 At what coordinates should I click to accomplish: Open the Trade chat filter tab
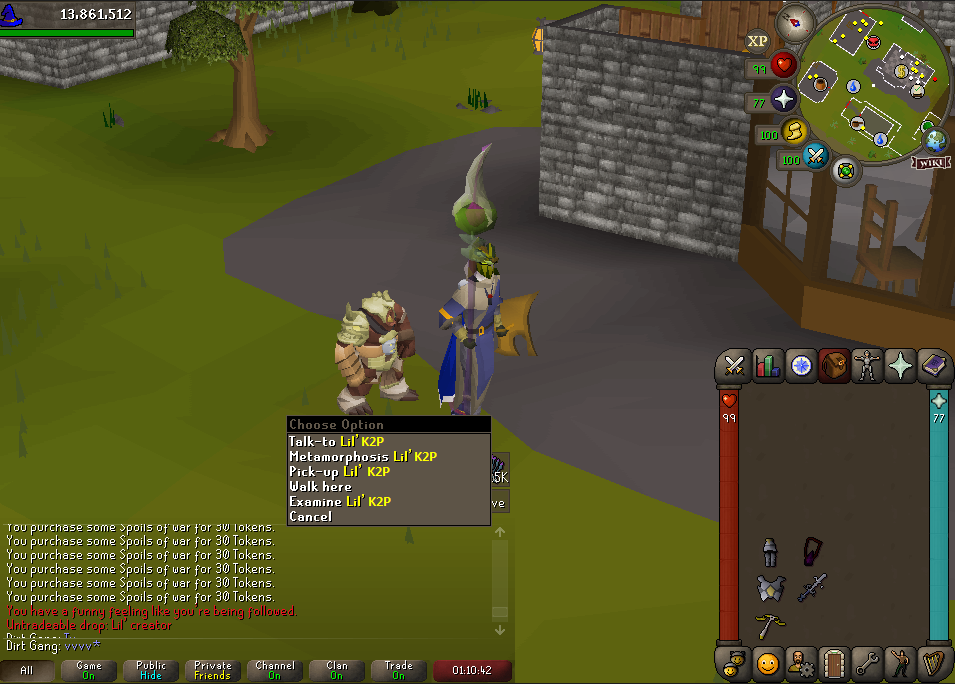(398, 670)
